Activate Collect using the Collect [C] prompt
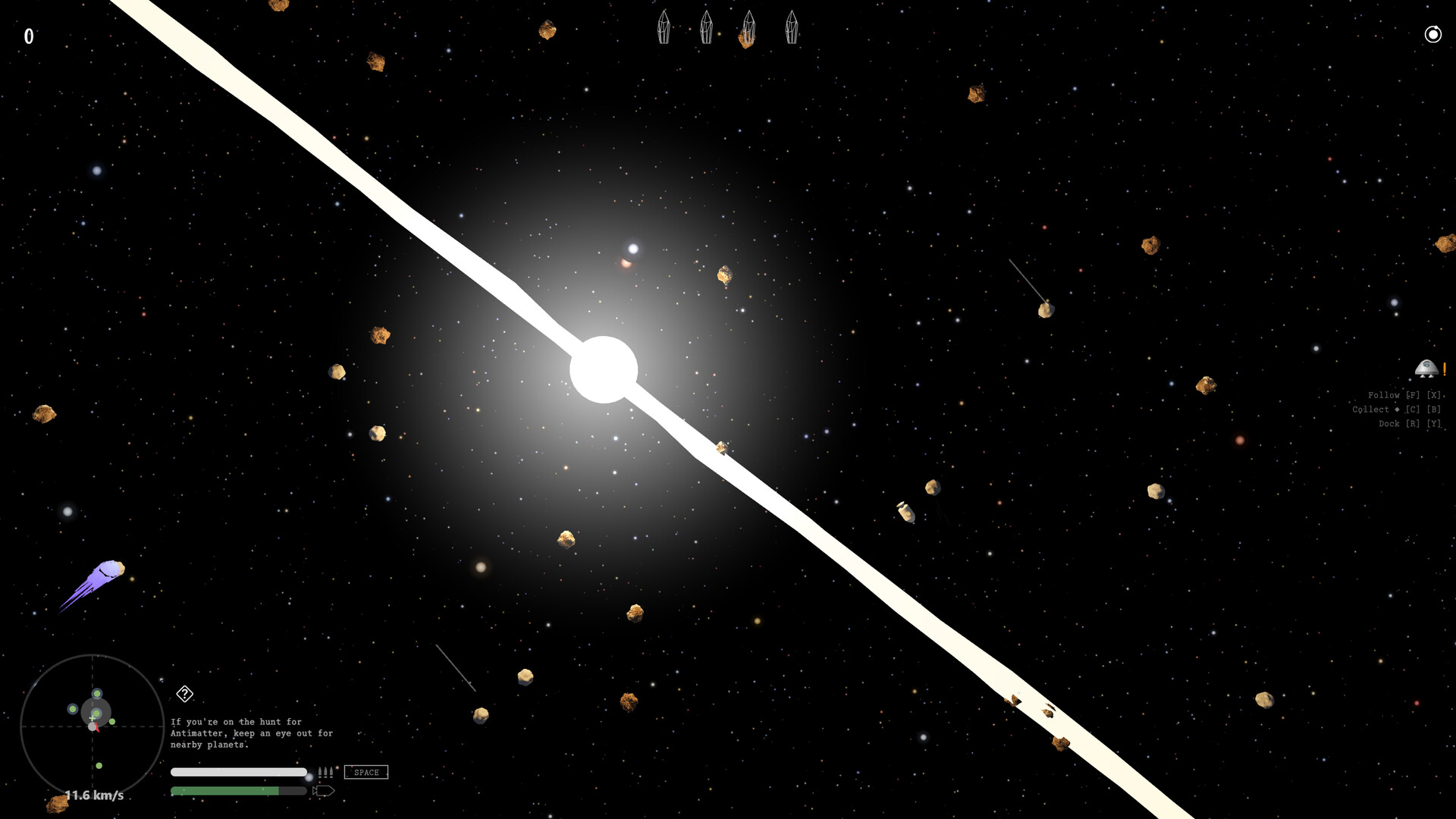This screenshot has height=819, width=1456. (1395, 409)
